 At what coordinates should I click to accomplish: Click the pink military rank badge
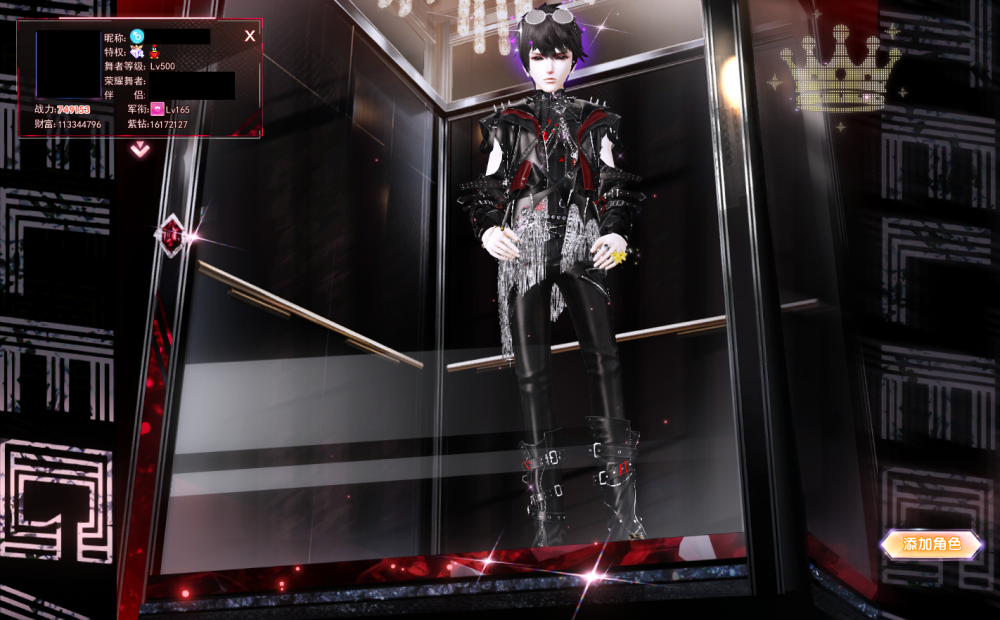coord(157,108)
